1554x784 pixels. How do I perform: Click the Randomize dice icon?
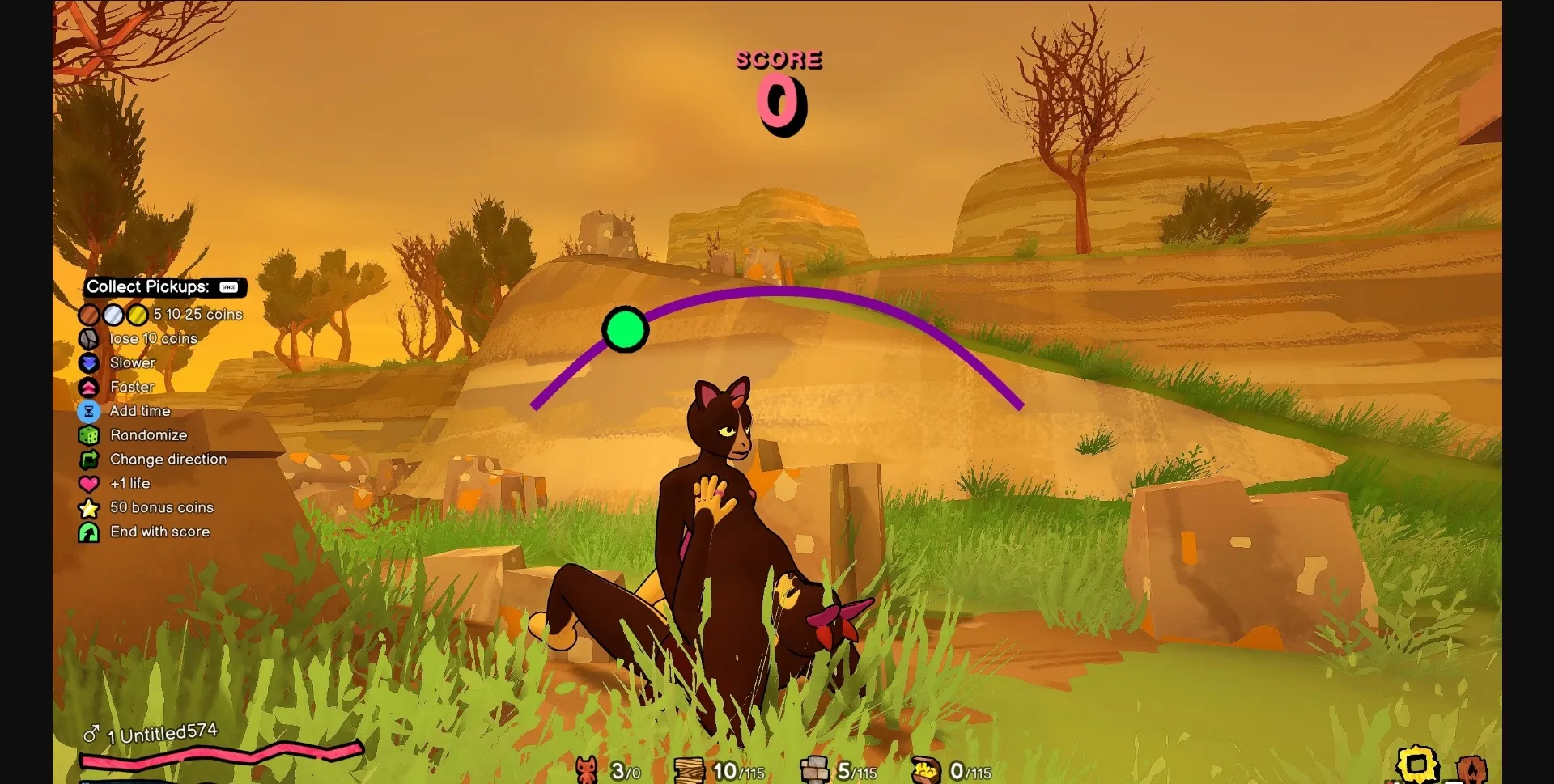[x=89, y=435]
